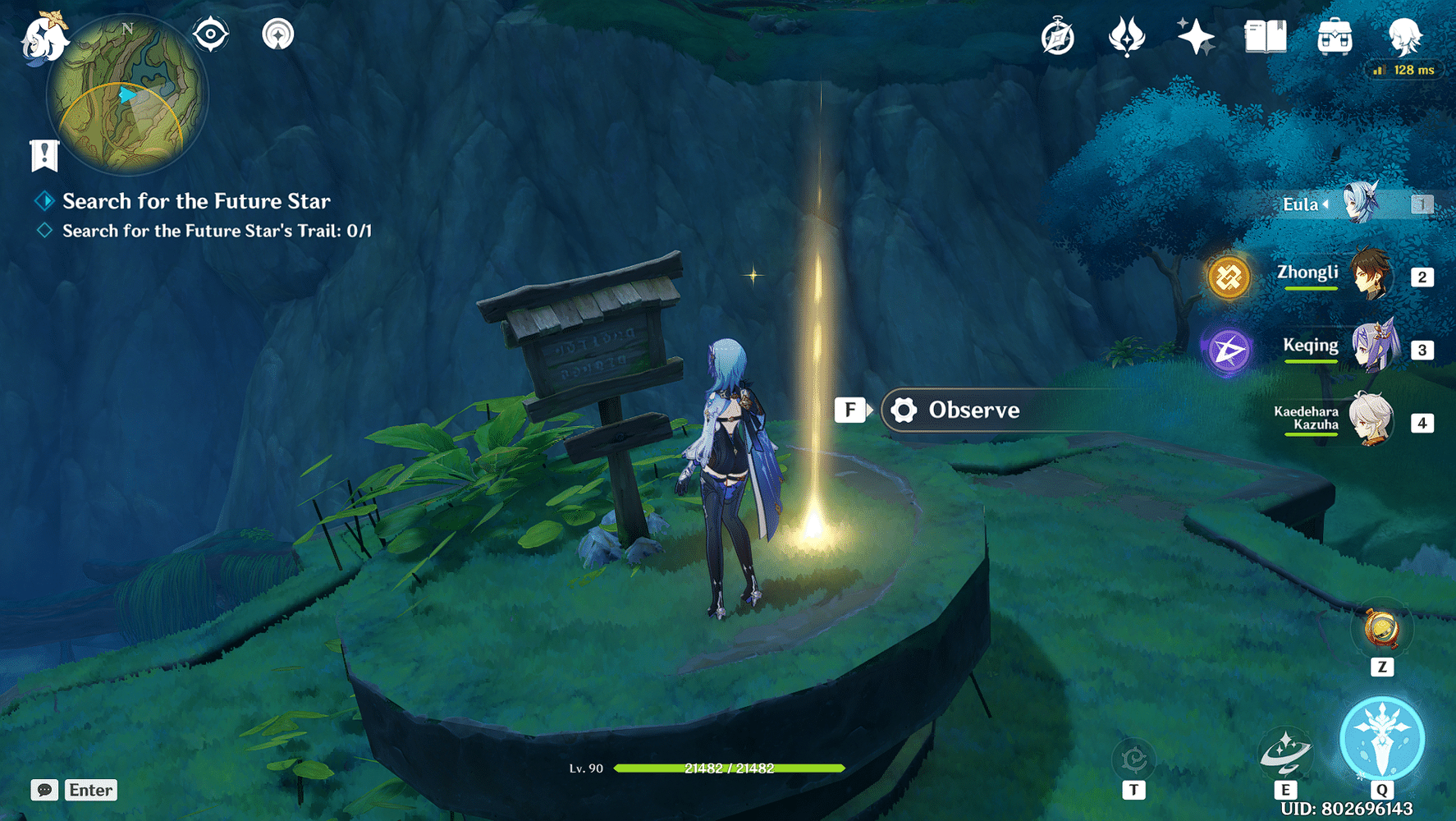The image size is (1456, 821).
Task: Open the quest exclamation bookmark
Action: pos(44,154)
